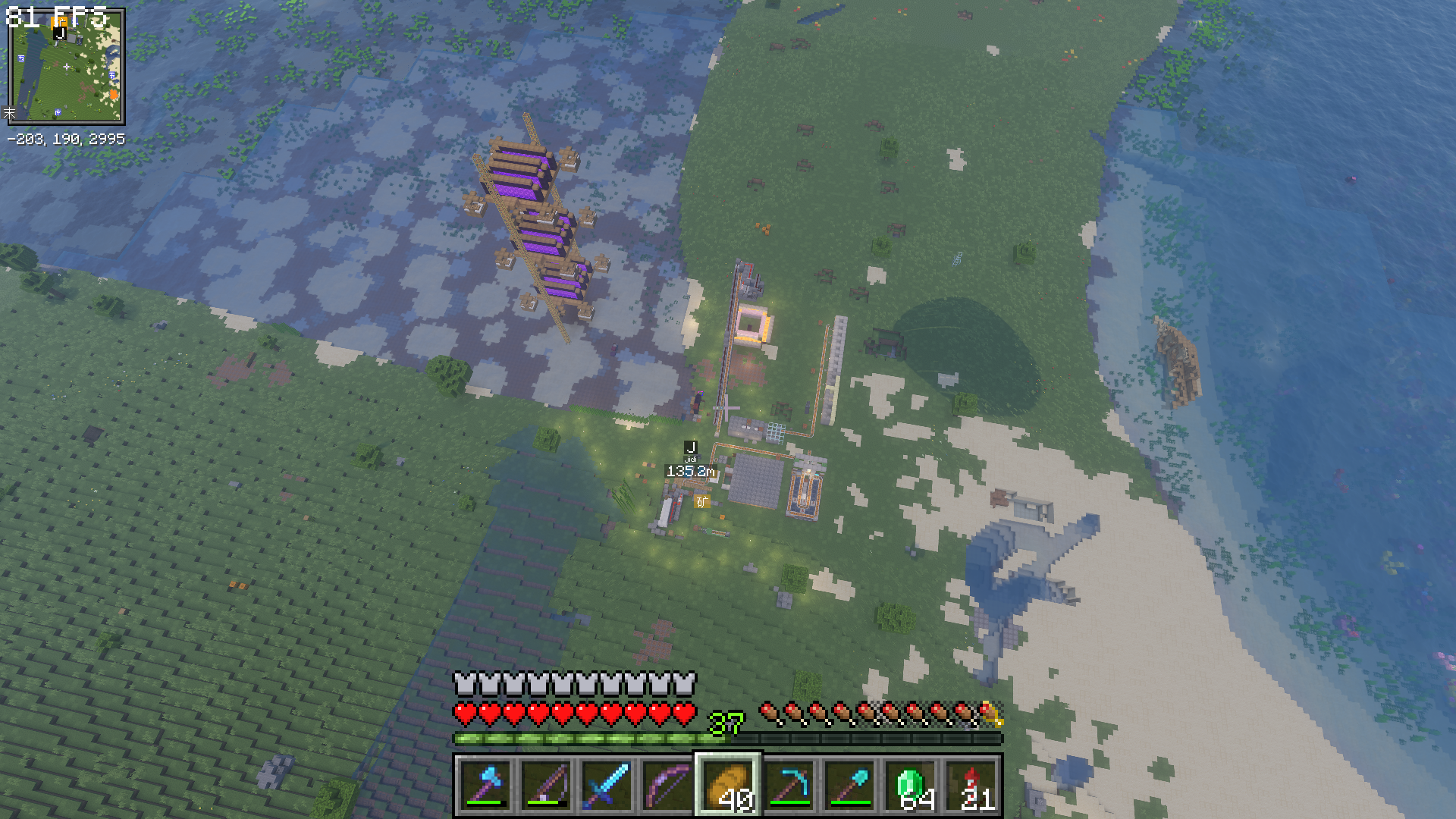This screenshot has width=1456, height=819.
Task: Click the orange 矿 waypoint on the minimap
Action: 60,21
